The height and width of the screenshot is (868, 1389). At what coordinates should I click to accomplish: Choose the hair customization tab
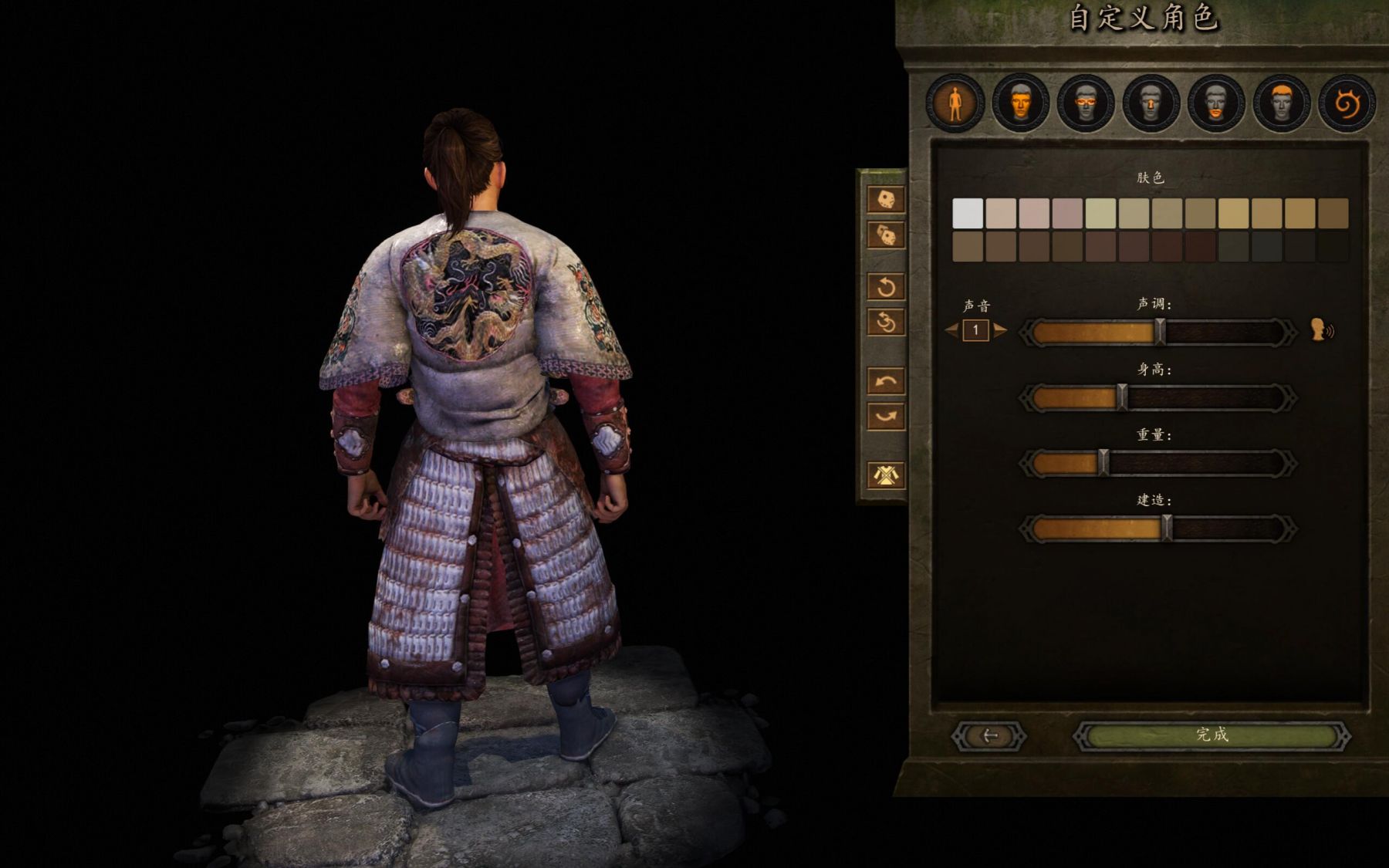[x=1281, y=103]
